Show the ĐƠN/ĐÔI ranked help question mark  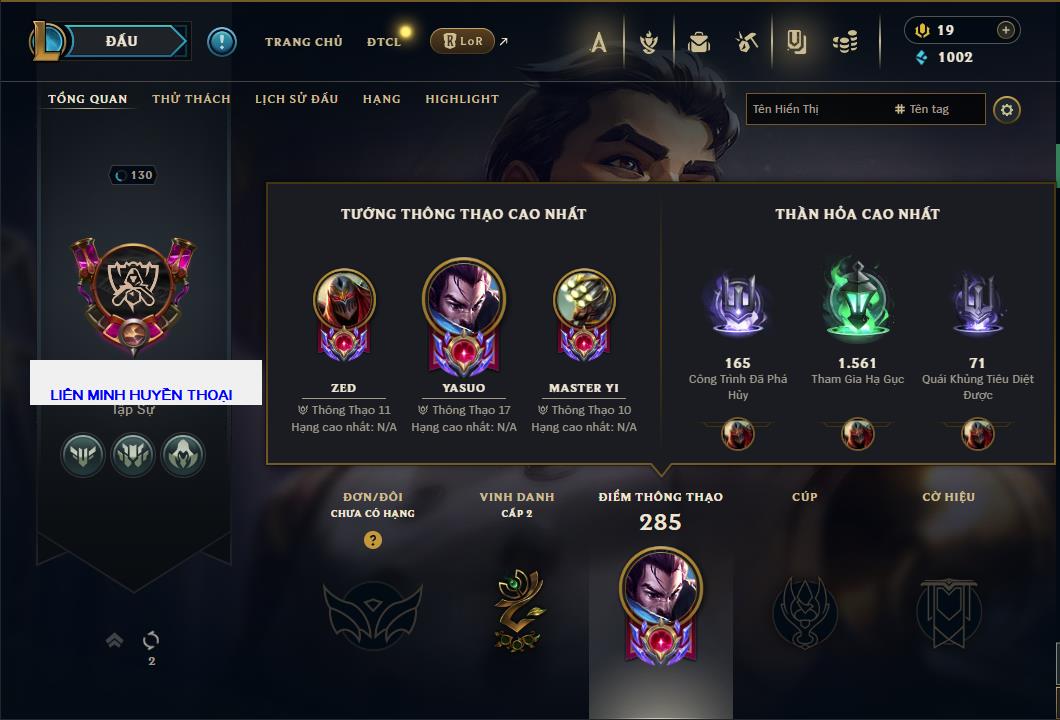click(x=373, y=541)
